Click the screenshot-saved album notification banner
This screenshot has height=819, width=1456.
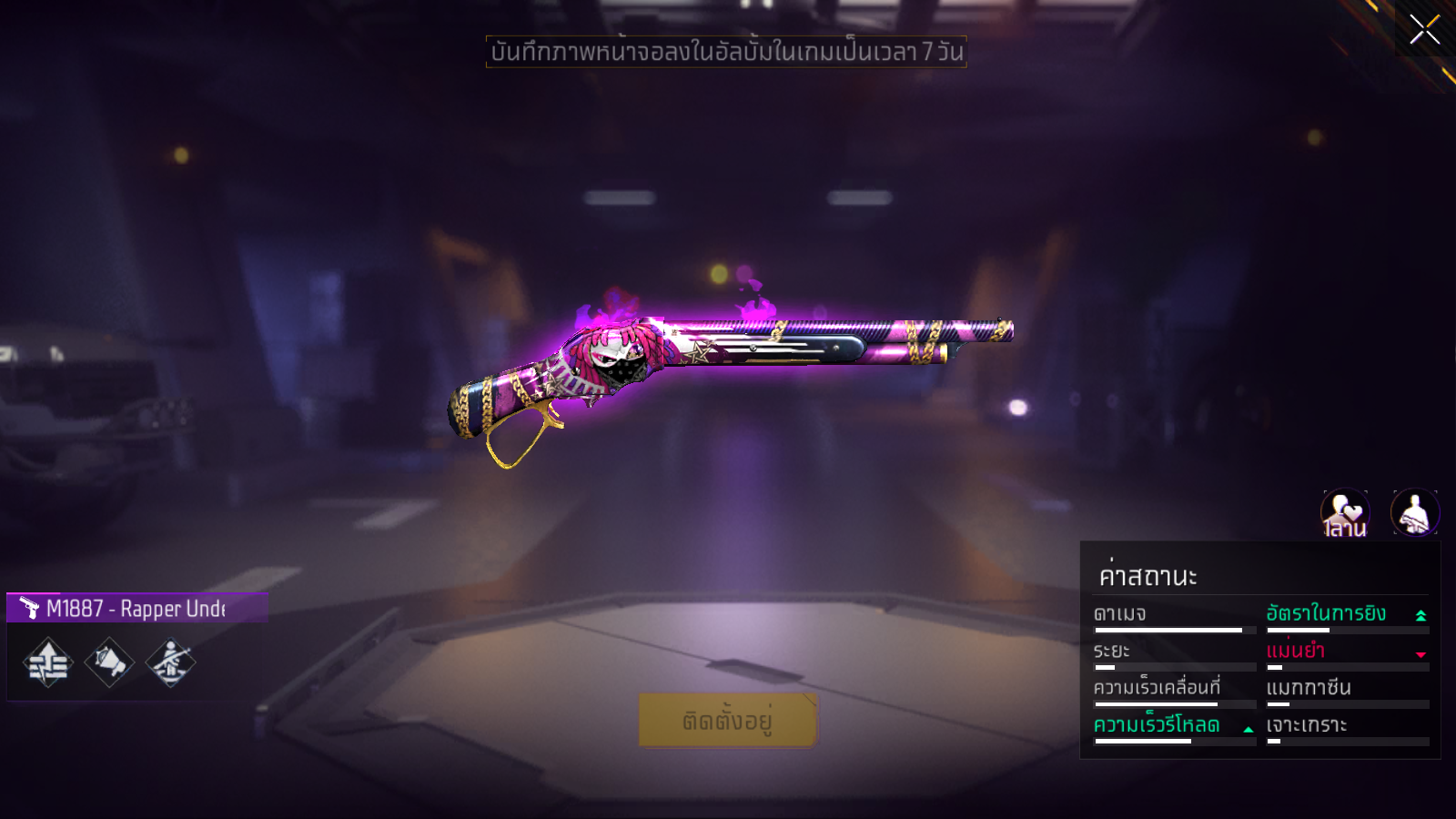click(x=726, y=52)
